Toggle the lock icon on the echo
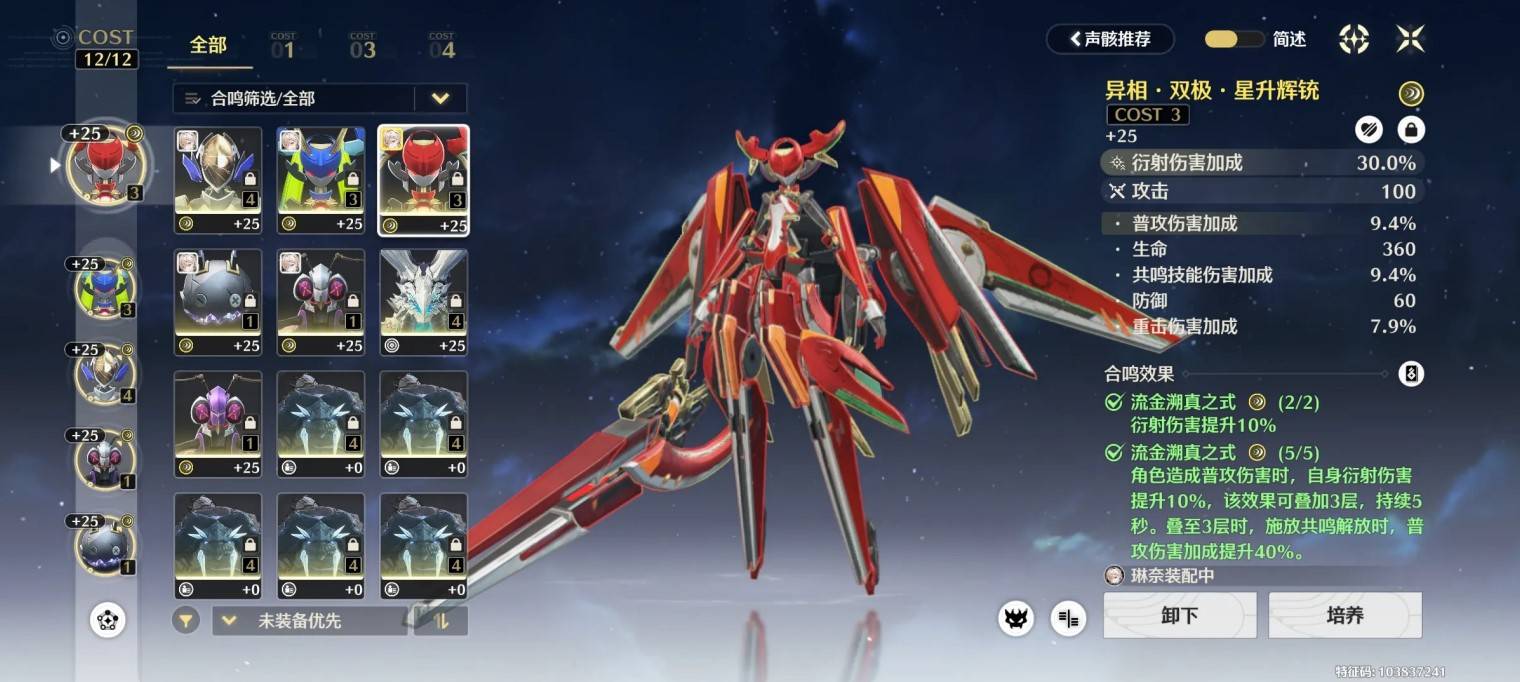Image resolution: width=1520 pixels, height=682 pixels. coord(1411,129)
